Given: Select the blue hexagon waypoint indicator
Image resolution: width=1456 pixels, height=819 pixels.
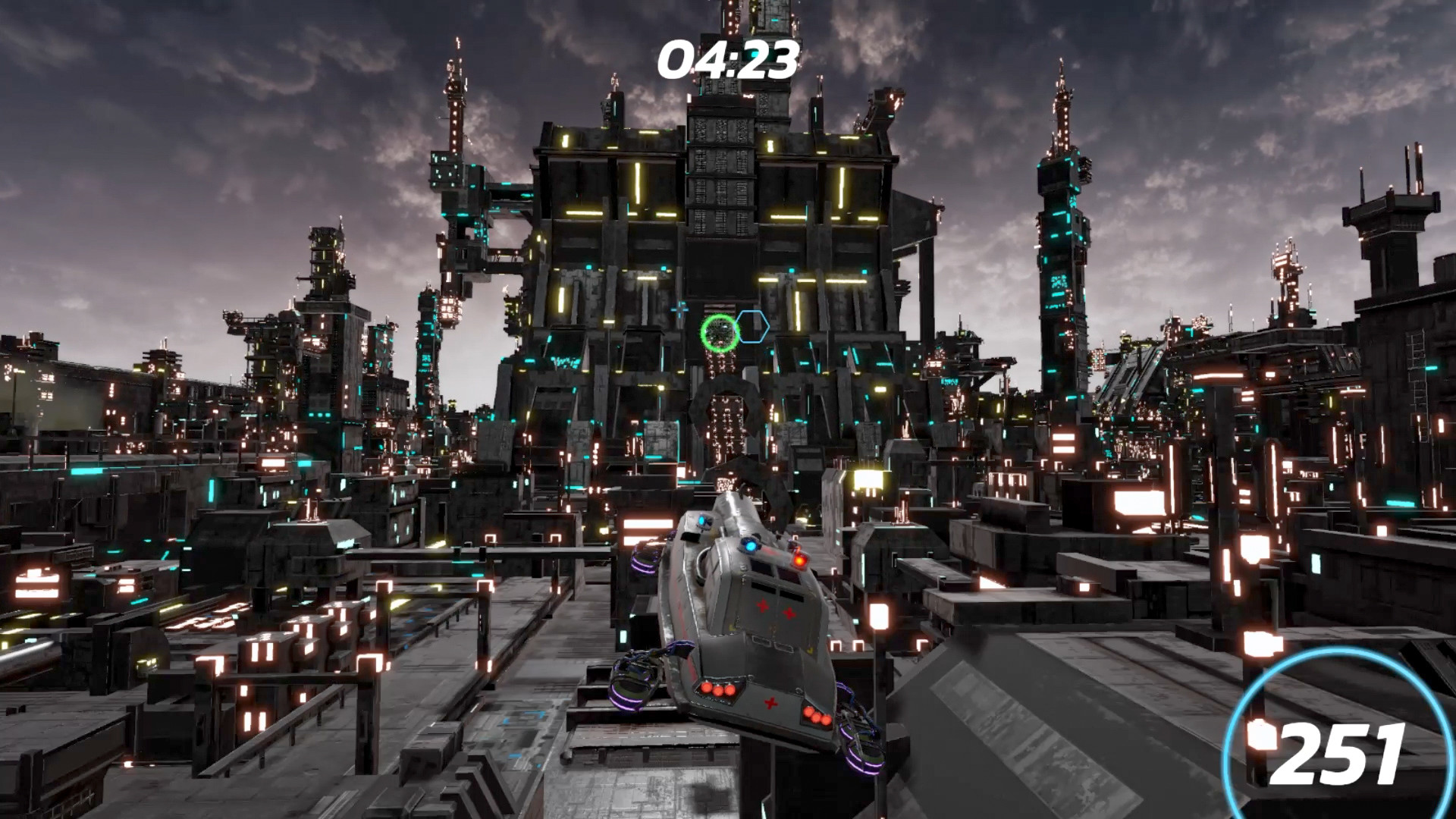Looking at the screenshot, I should (754, 328).
